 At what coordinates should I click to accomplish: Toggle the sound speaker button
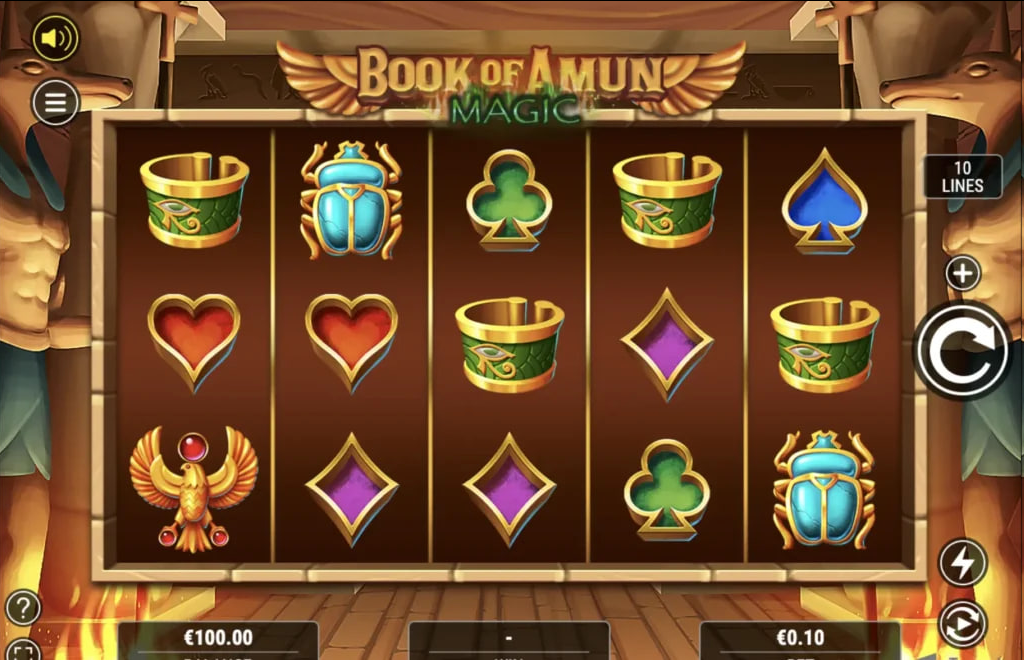pos(55,39)
